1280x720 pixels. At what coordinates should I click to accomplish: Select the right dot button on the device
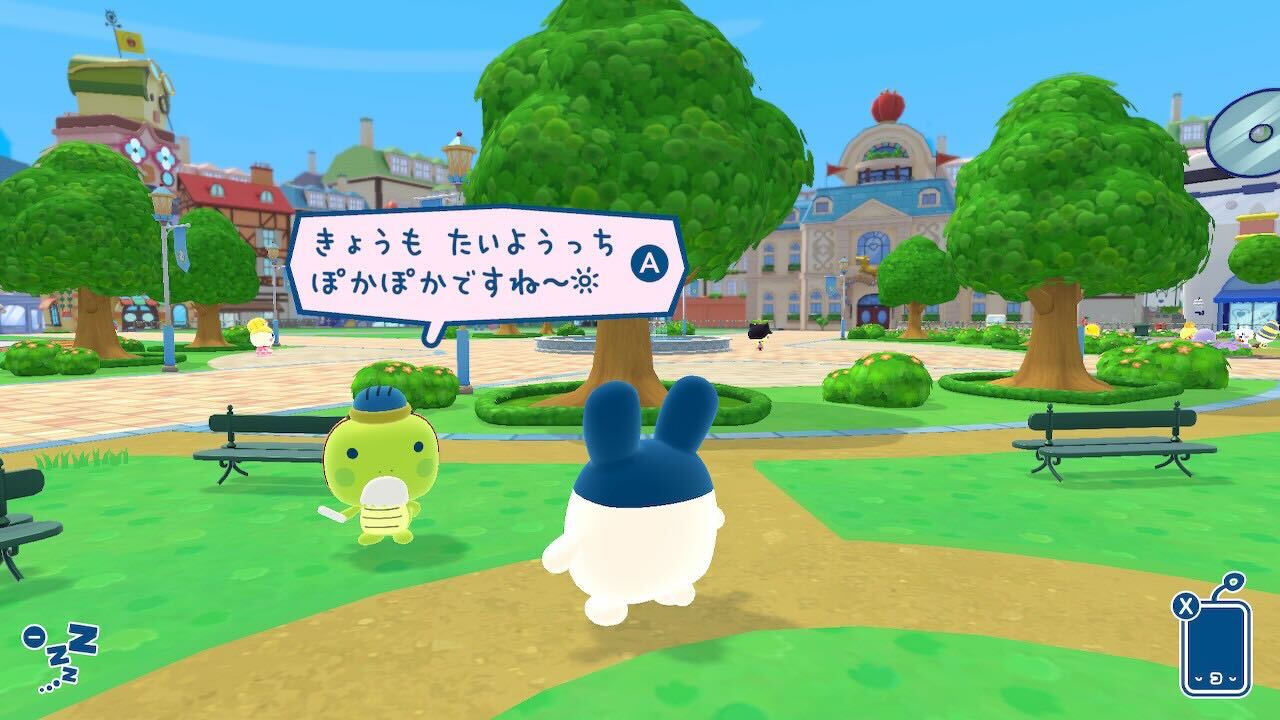click(x=1232, y=679)
